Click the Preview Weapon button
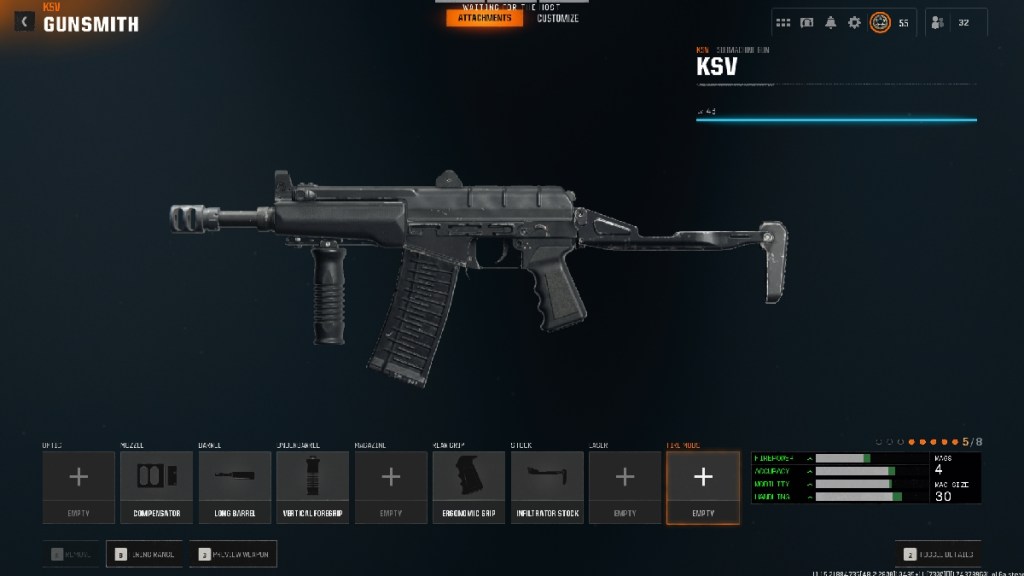The height and width of the screenshot is (576, 1024). [234, 553]
